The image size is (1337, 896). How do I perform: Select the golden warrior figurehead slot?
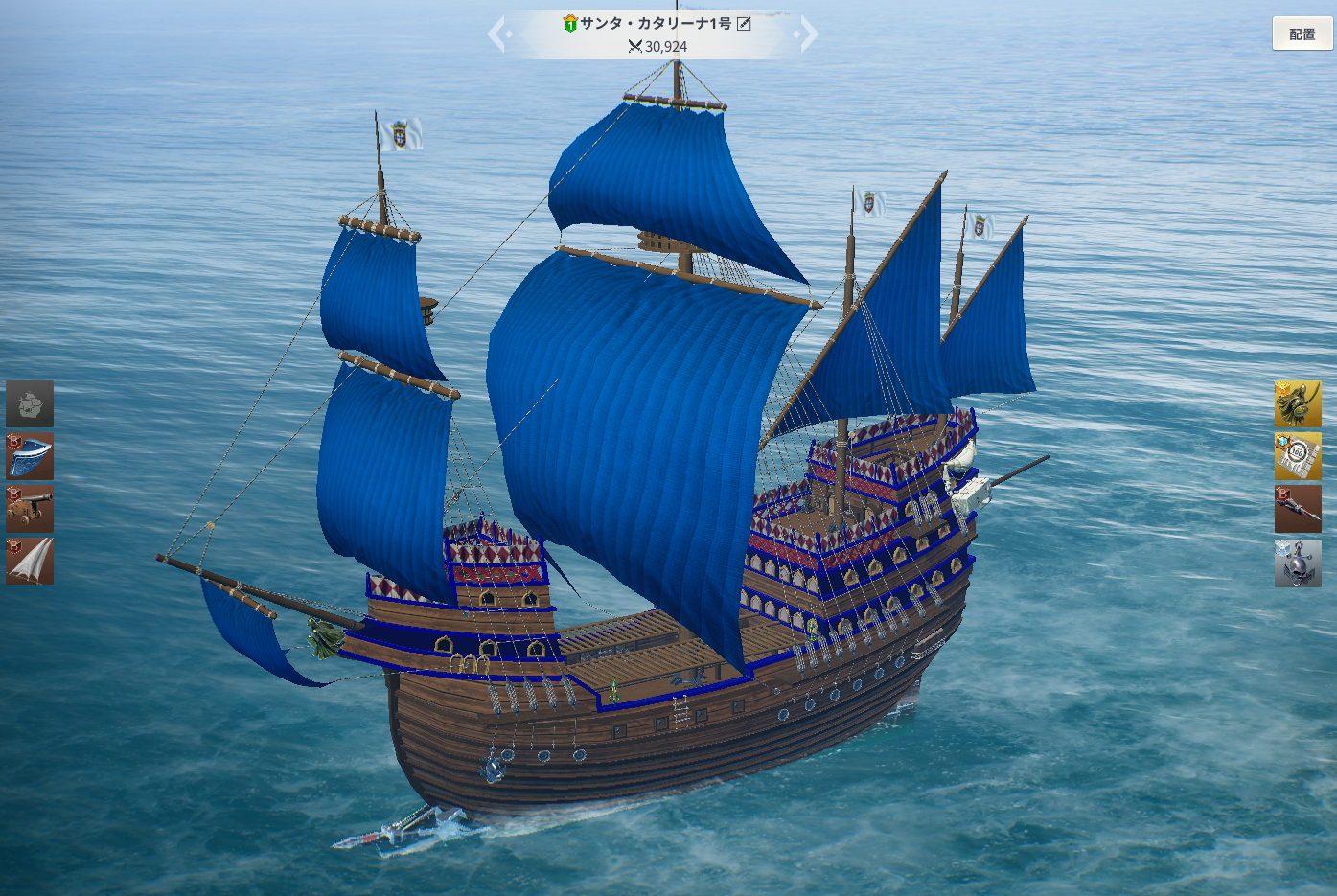(1297, 403)
